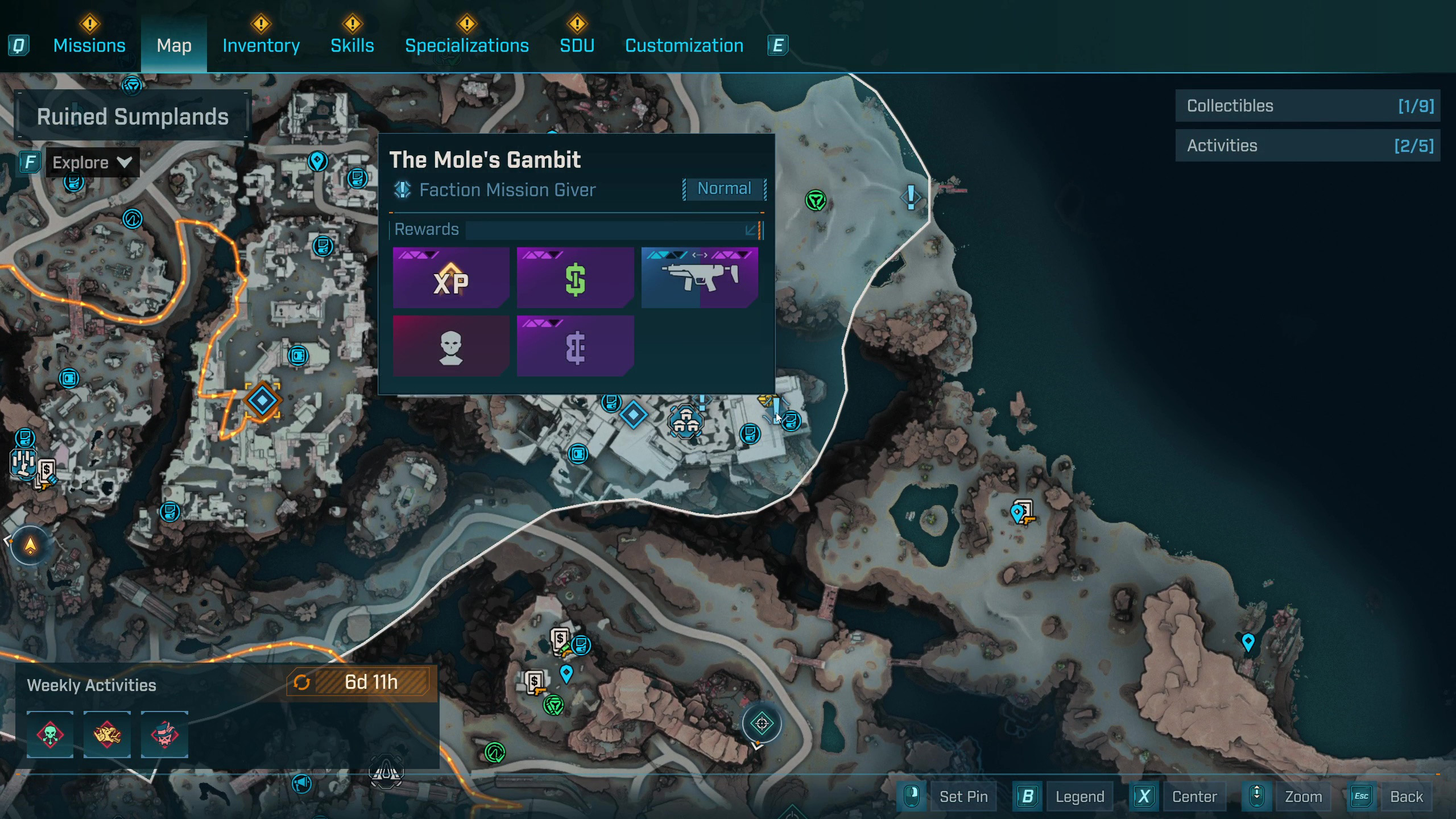This screenshot has width=1456, height=819.
Task: Select the XP reward tile
Action: point(450,278)
